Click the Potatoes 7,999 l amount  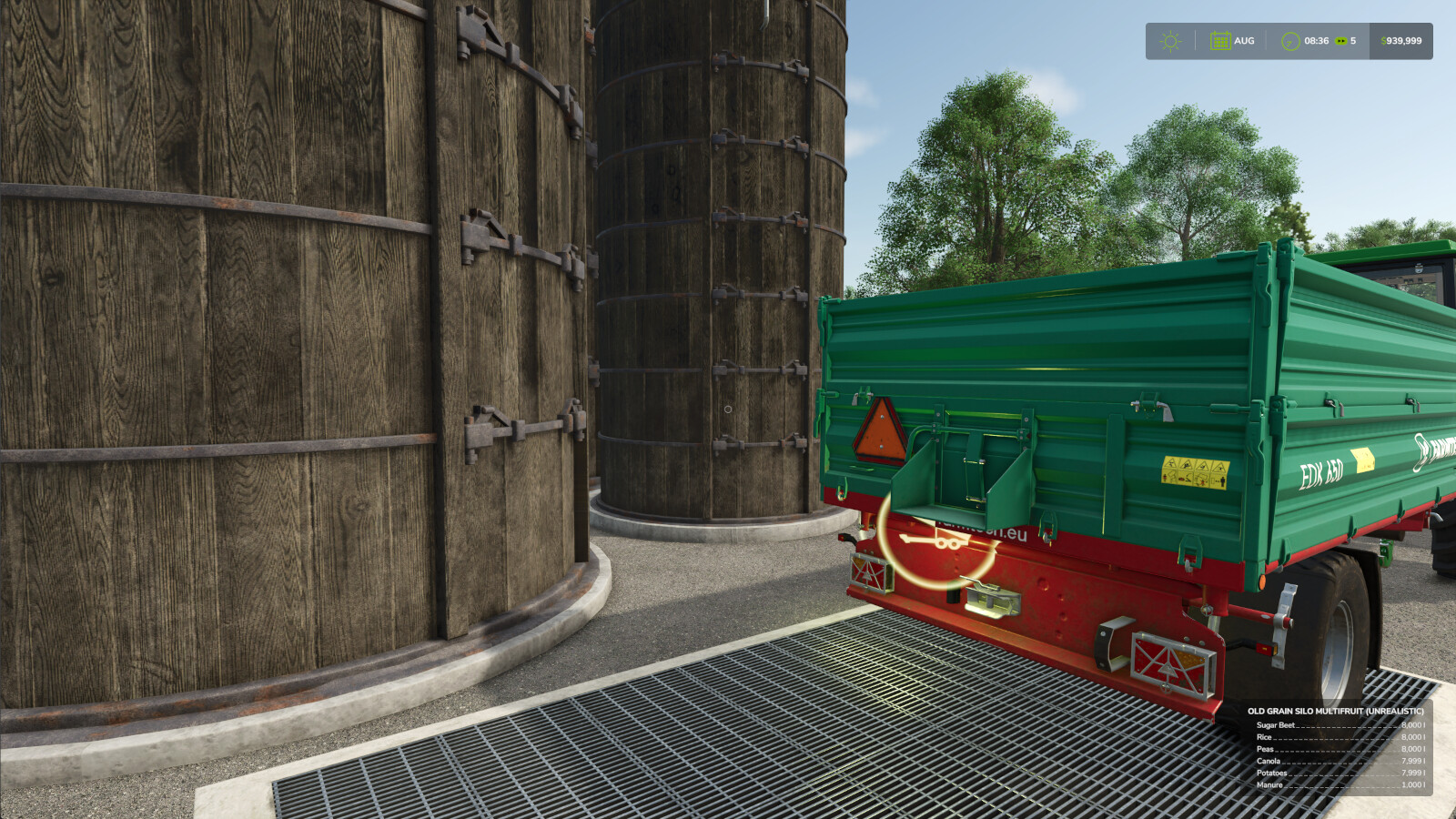coord(1413,773)
